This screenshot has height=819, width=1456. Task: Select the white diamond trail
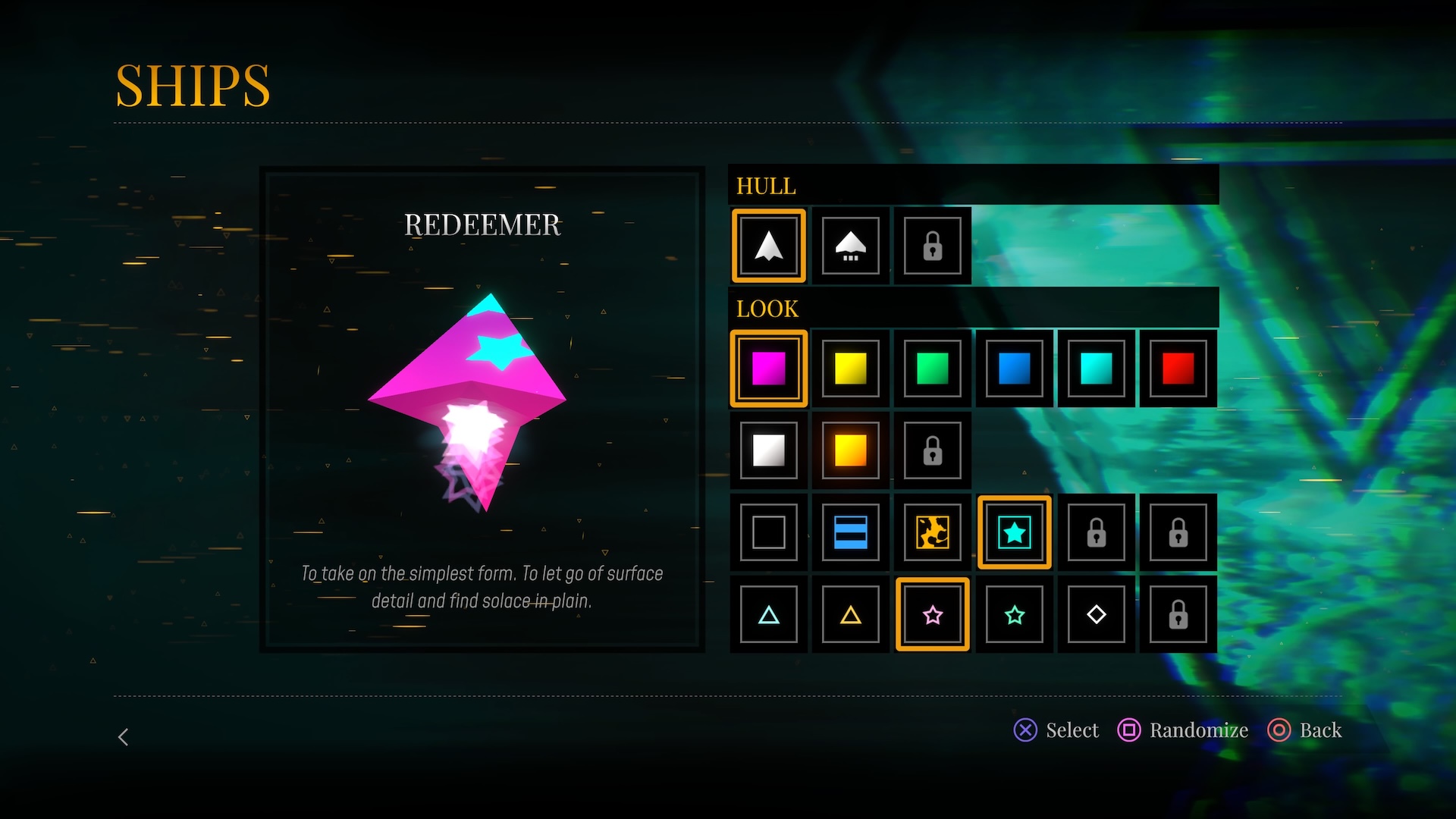click(x=1096, y=614)
